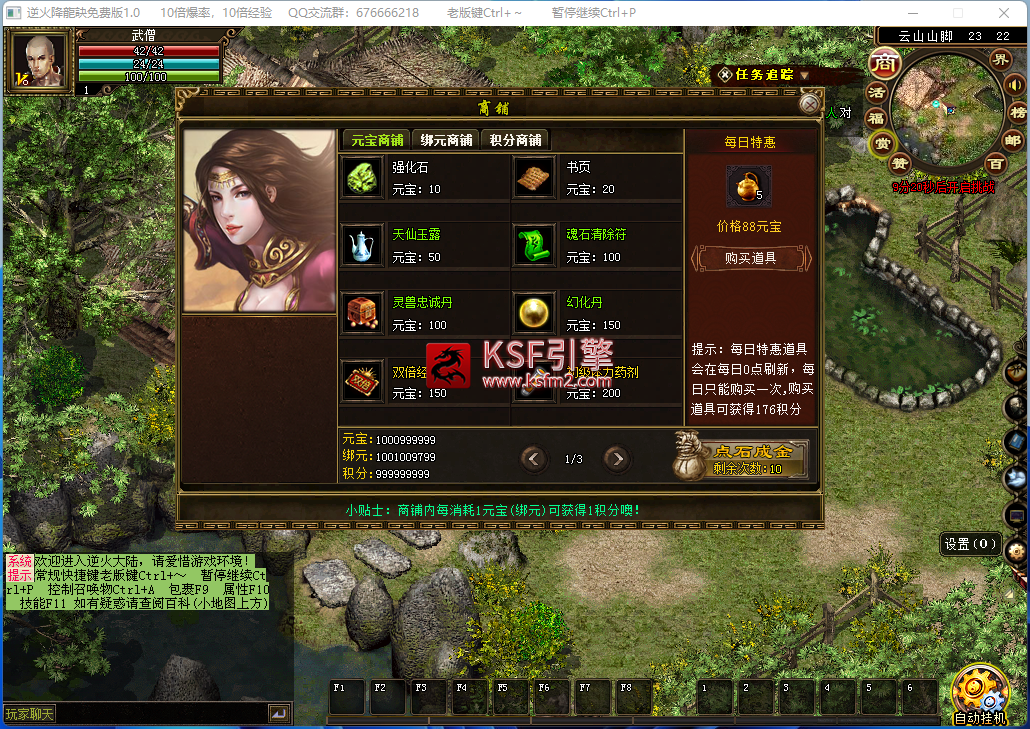Screen dimensions: 1030x729
Task: Activate the 点石成金 button
Action: pos(753,458)
